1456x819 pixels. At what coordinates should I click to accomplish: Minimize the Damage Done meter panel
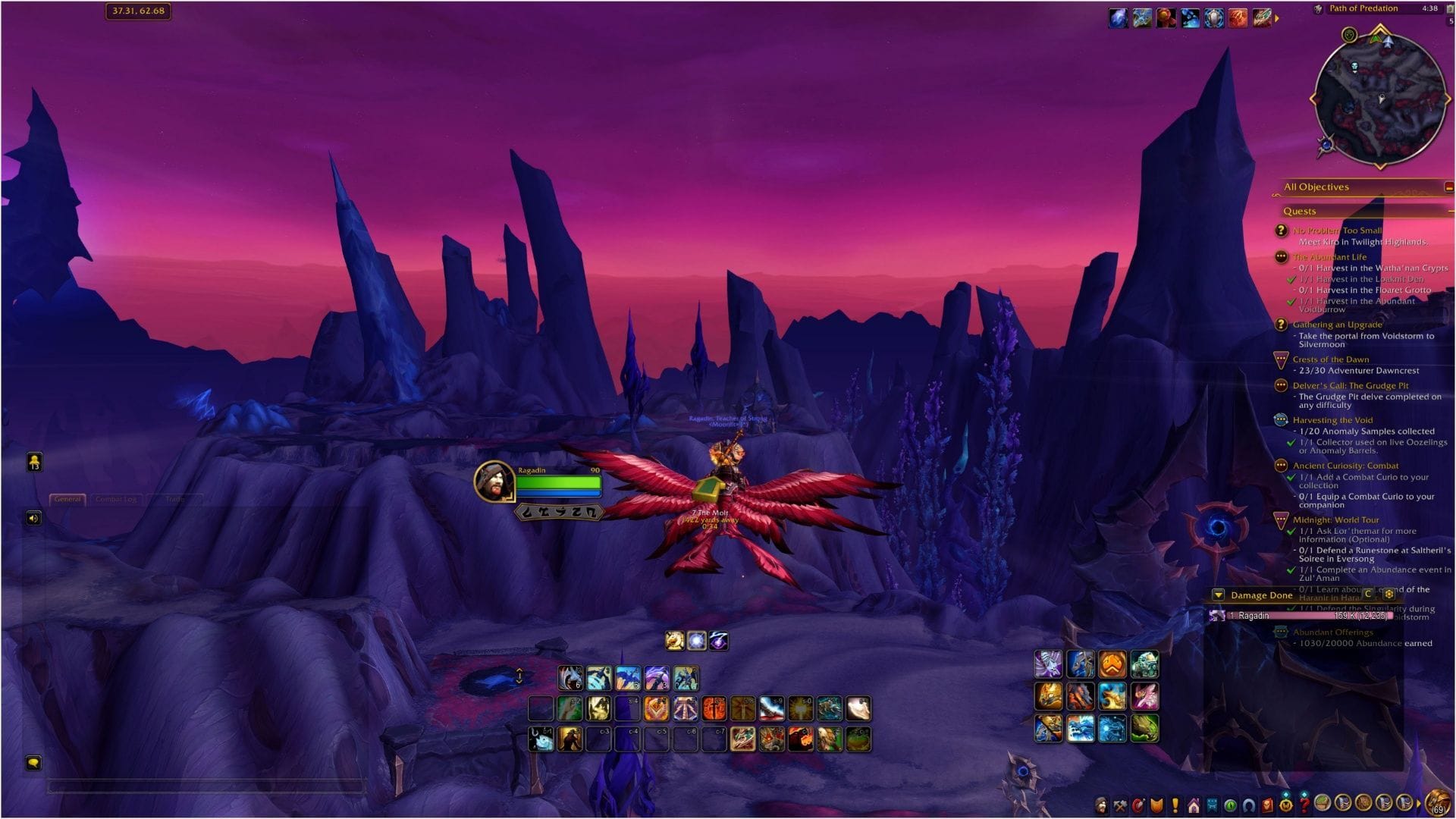(1218, 595)
